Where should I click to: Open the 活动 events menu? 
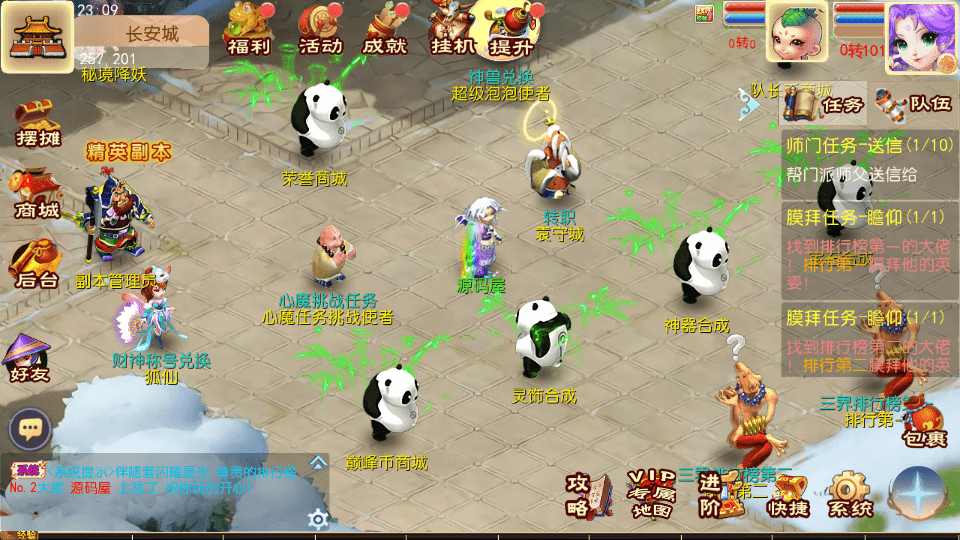(x=321, y=29)
